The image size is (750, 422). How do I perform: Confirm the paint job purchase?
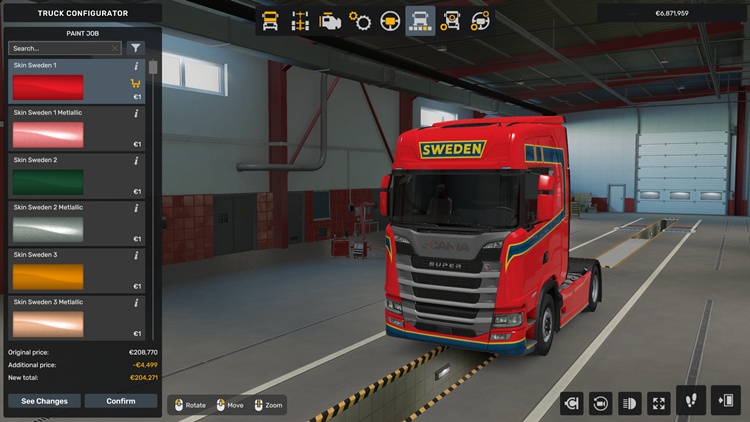(x=120, y=401)
